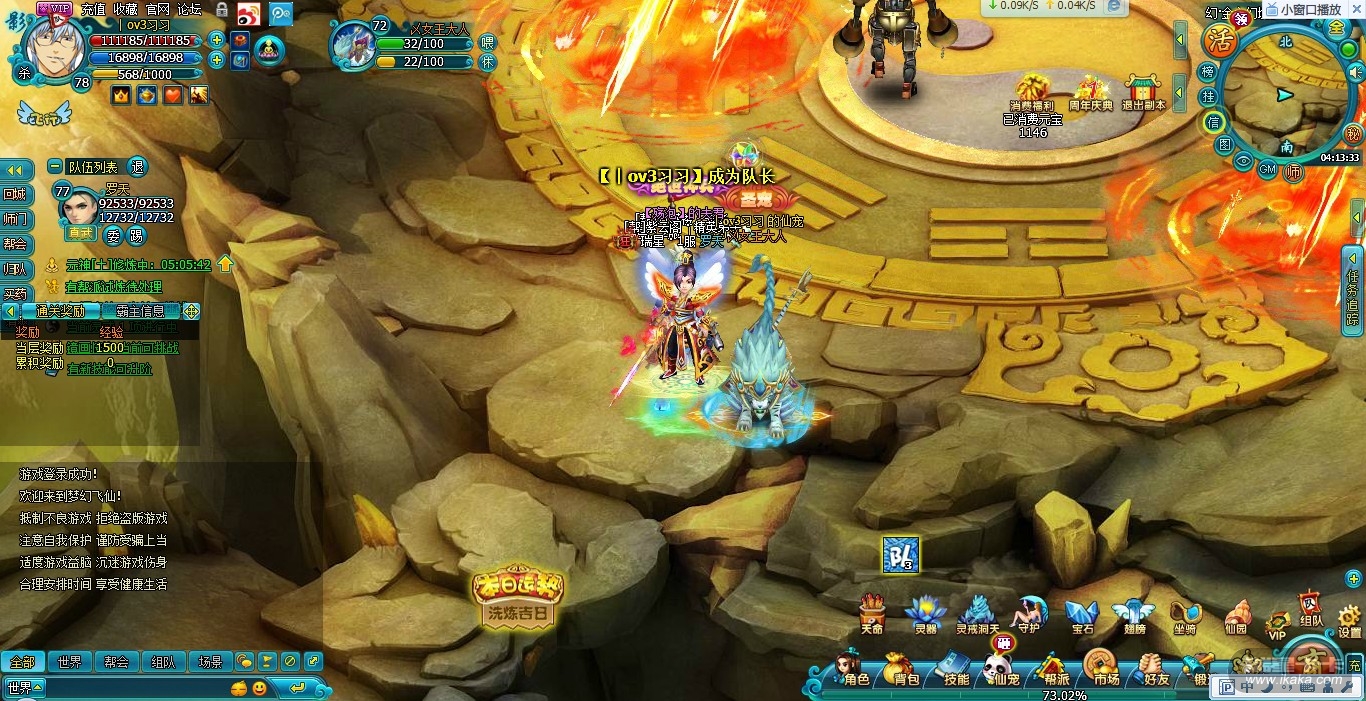Open the 宝石 gemstone menu

[1082, 615]
